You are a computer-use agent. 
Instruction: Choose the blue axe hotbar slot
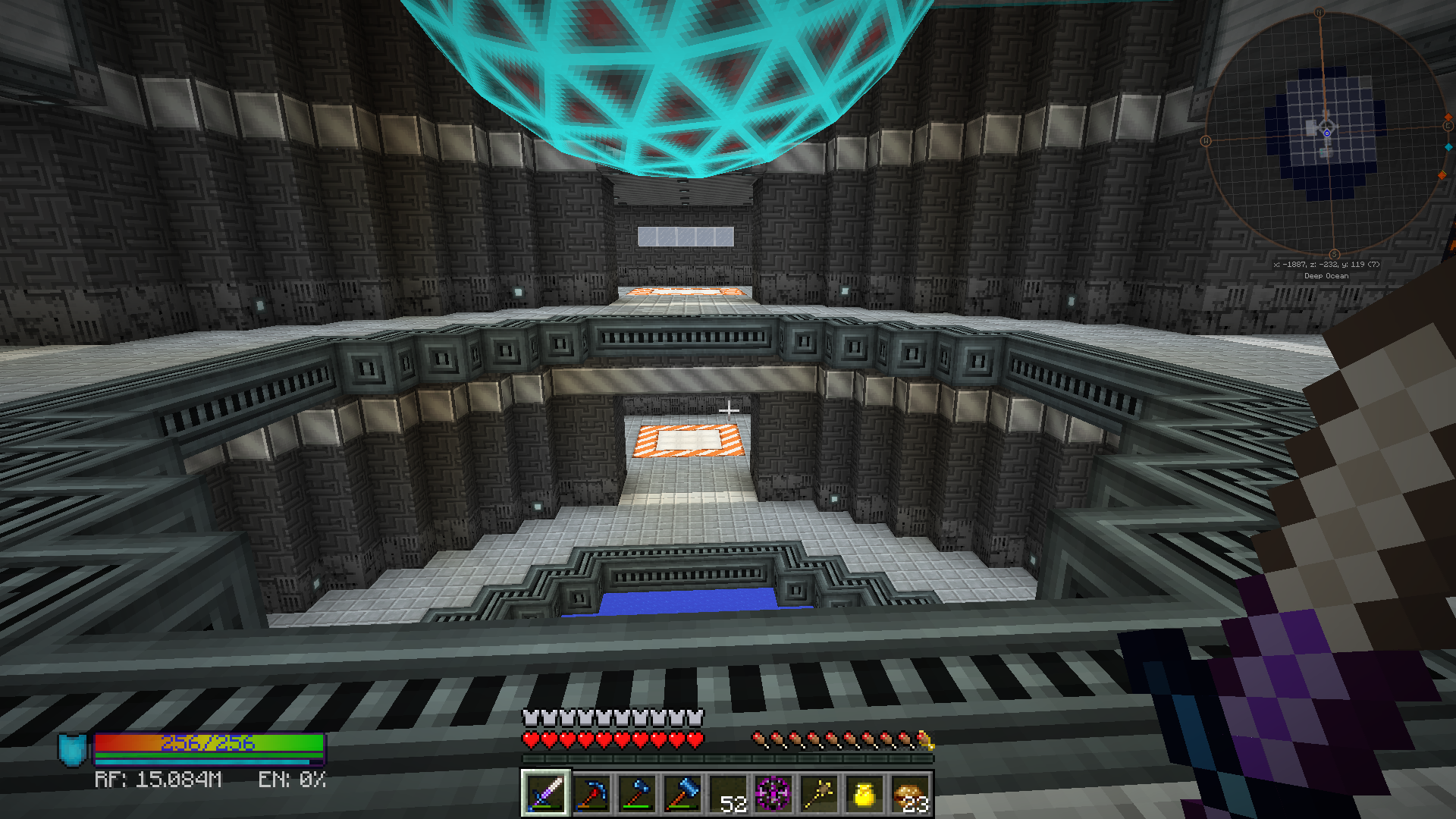[636, 794]
